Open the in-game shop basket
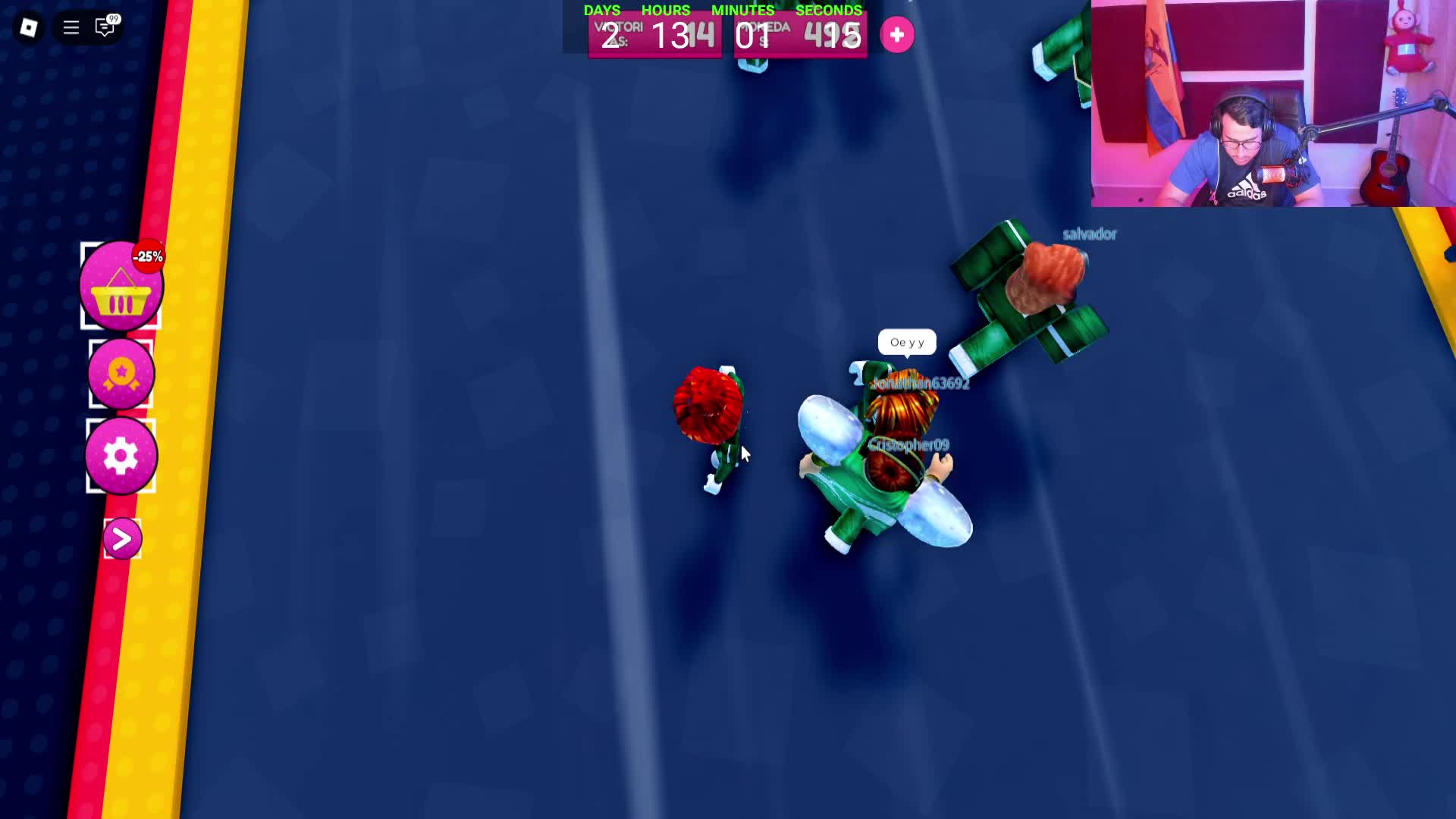Image resolution: width=1456 pixels, height=819 pixels. [121, 288]
